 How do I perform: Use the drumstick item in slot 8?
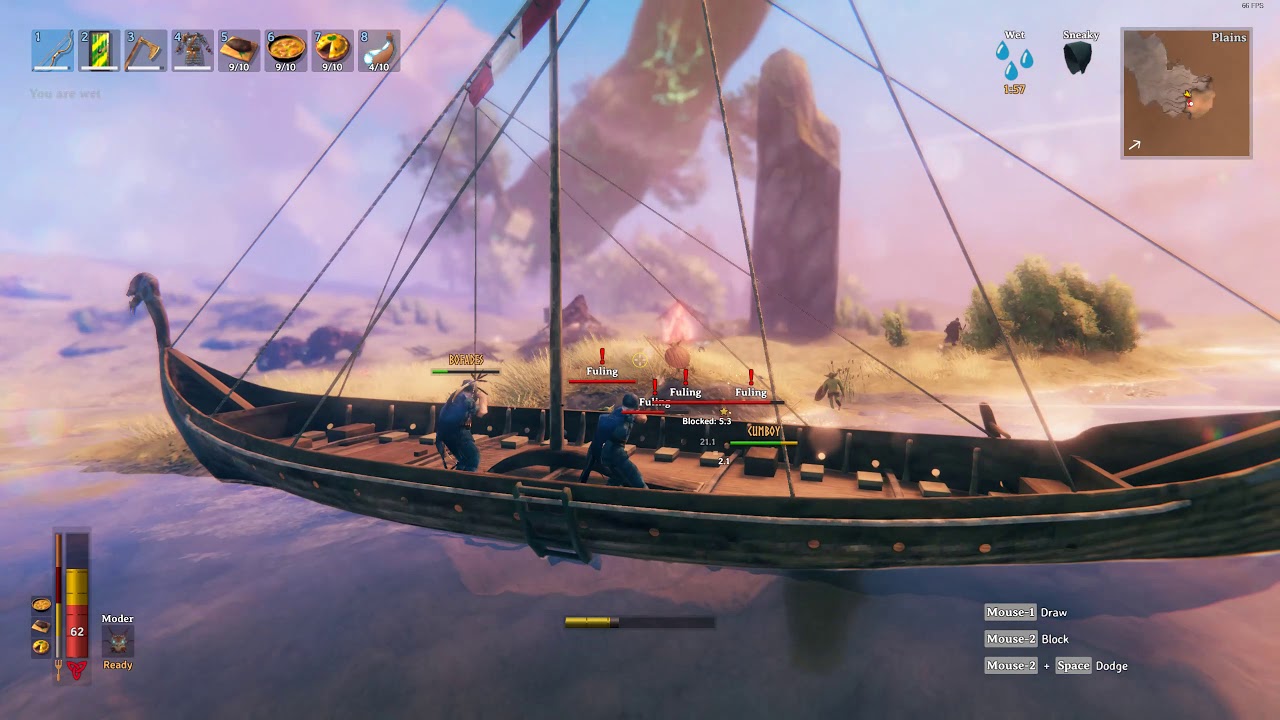[x=379, y=51]
